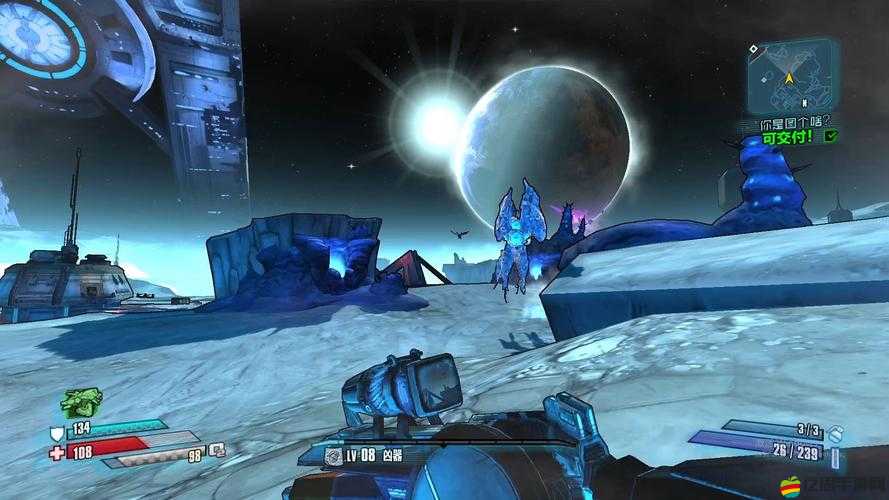889x500 pixels.
Task: Click the green Badass rank token icon
Action: tap(81, 402)
